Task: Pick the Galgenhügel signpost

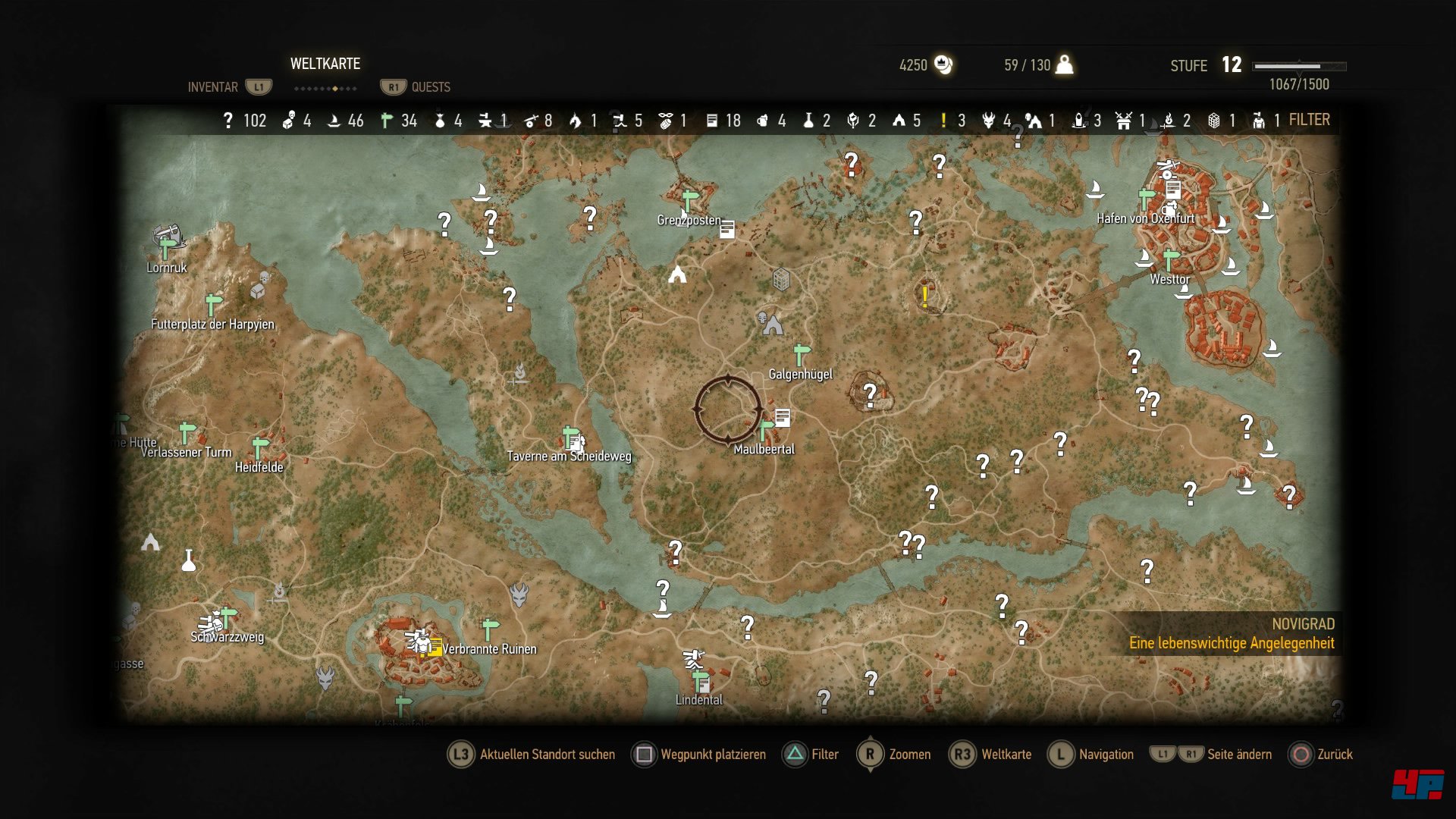Action: coord(802,354)
